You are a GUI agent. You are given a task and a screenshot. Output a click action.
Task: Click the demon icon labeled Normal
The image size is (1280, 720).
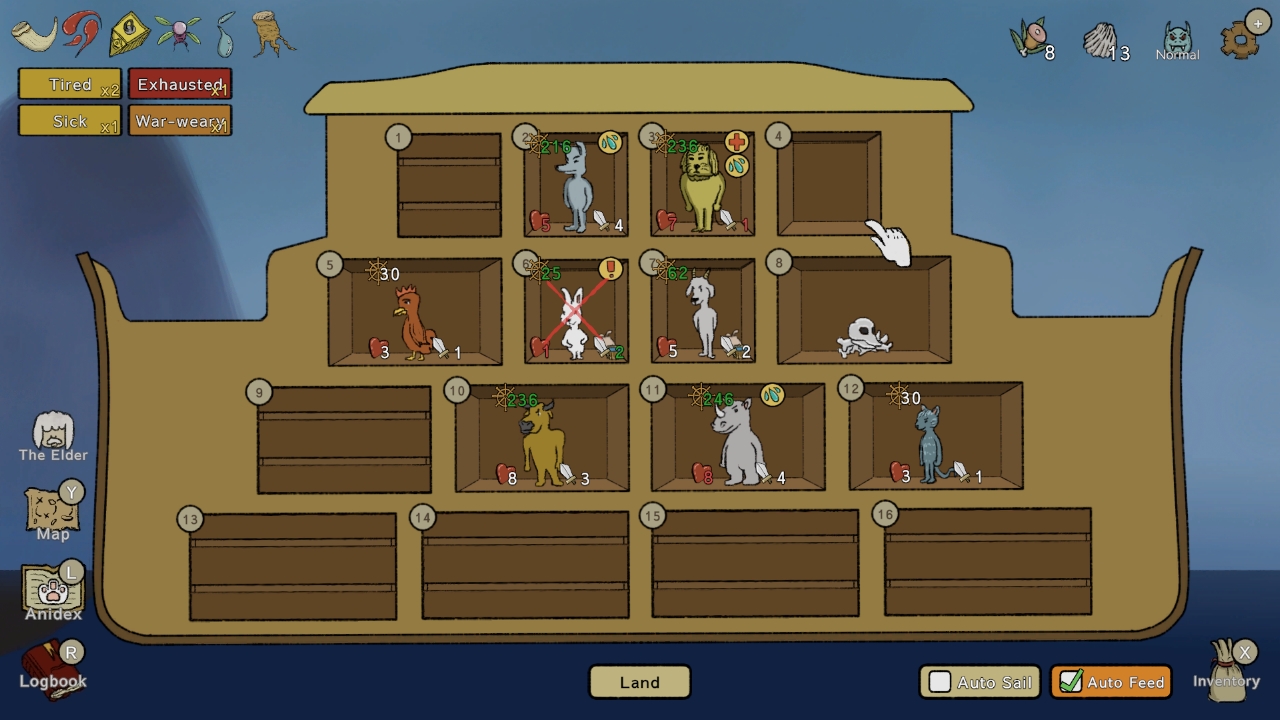coord(1177,33)
